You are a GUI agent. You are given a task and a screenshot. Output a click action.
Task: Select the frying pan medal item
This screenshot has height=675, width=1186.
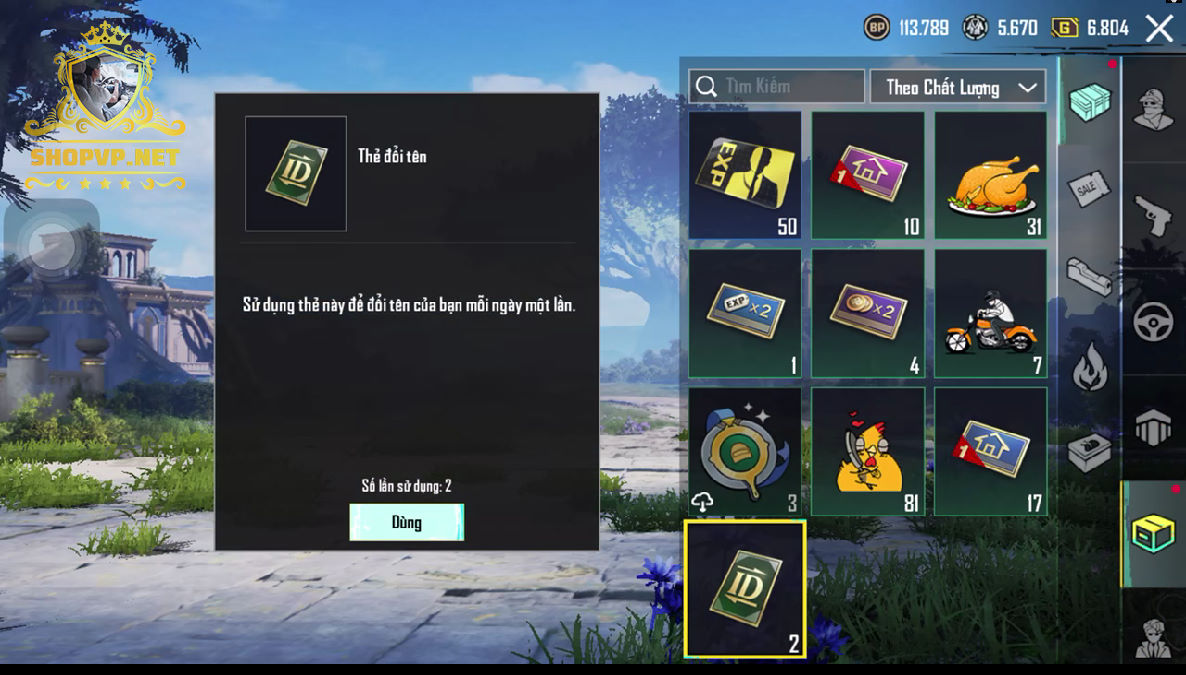point(745,451)
